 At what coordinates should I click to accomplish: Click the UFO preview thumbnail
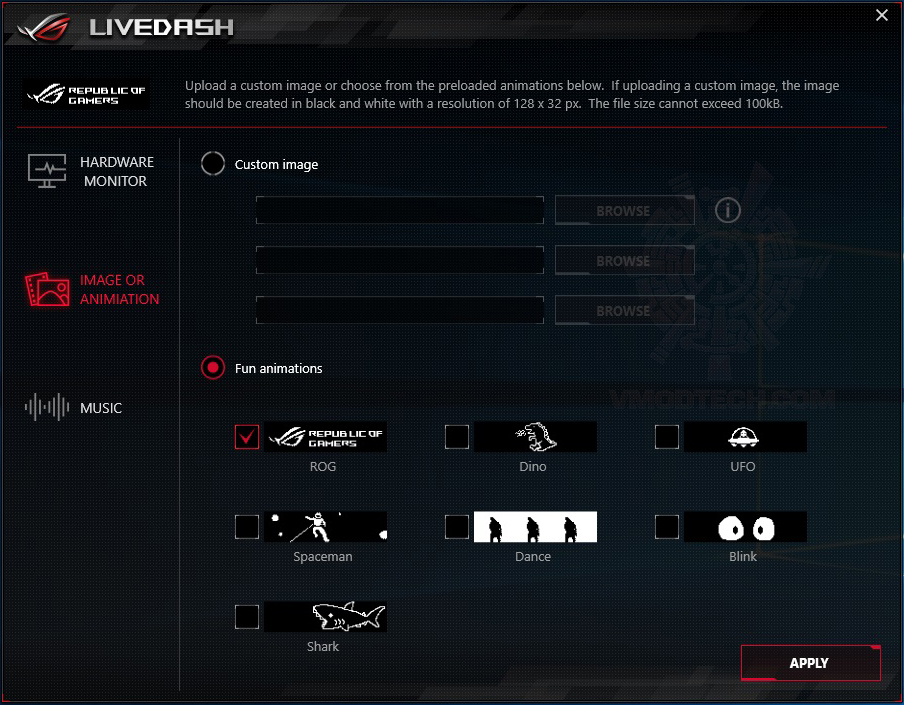pos(745,437)
